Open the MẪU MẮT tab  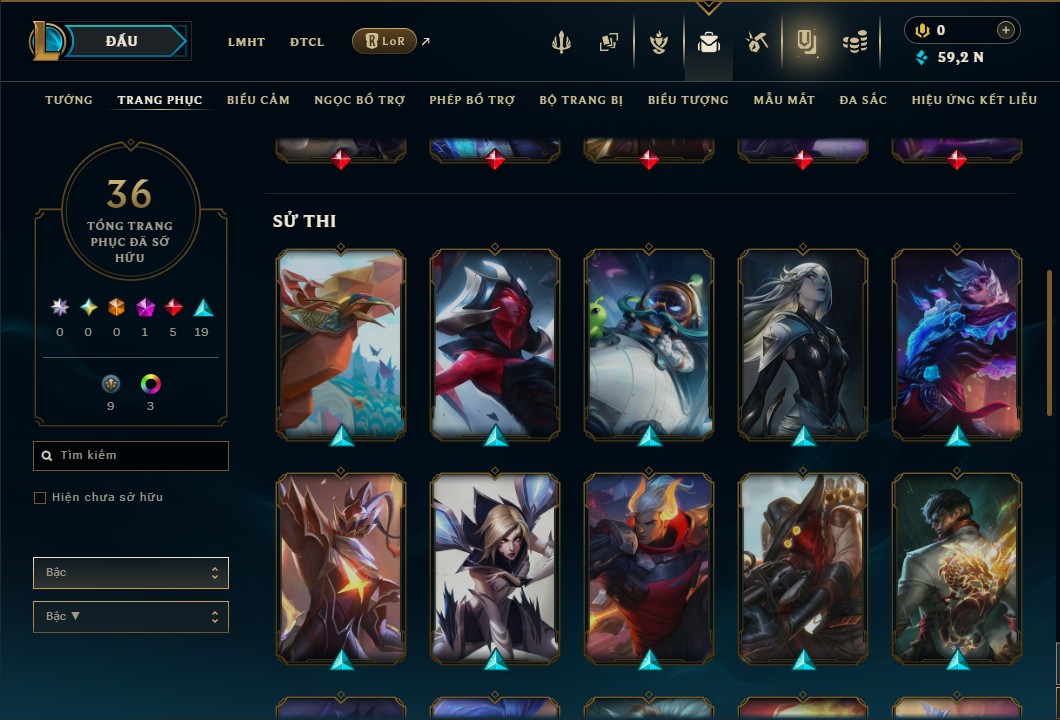pyautogui.click(x=784, y=100)
